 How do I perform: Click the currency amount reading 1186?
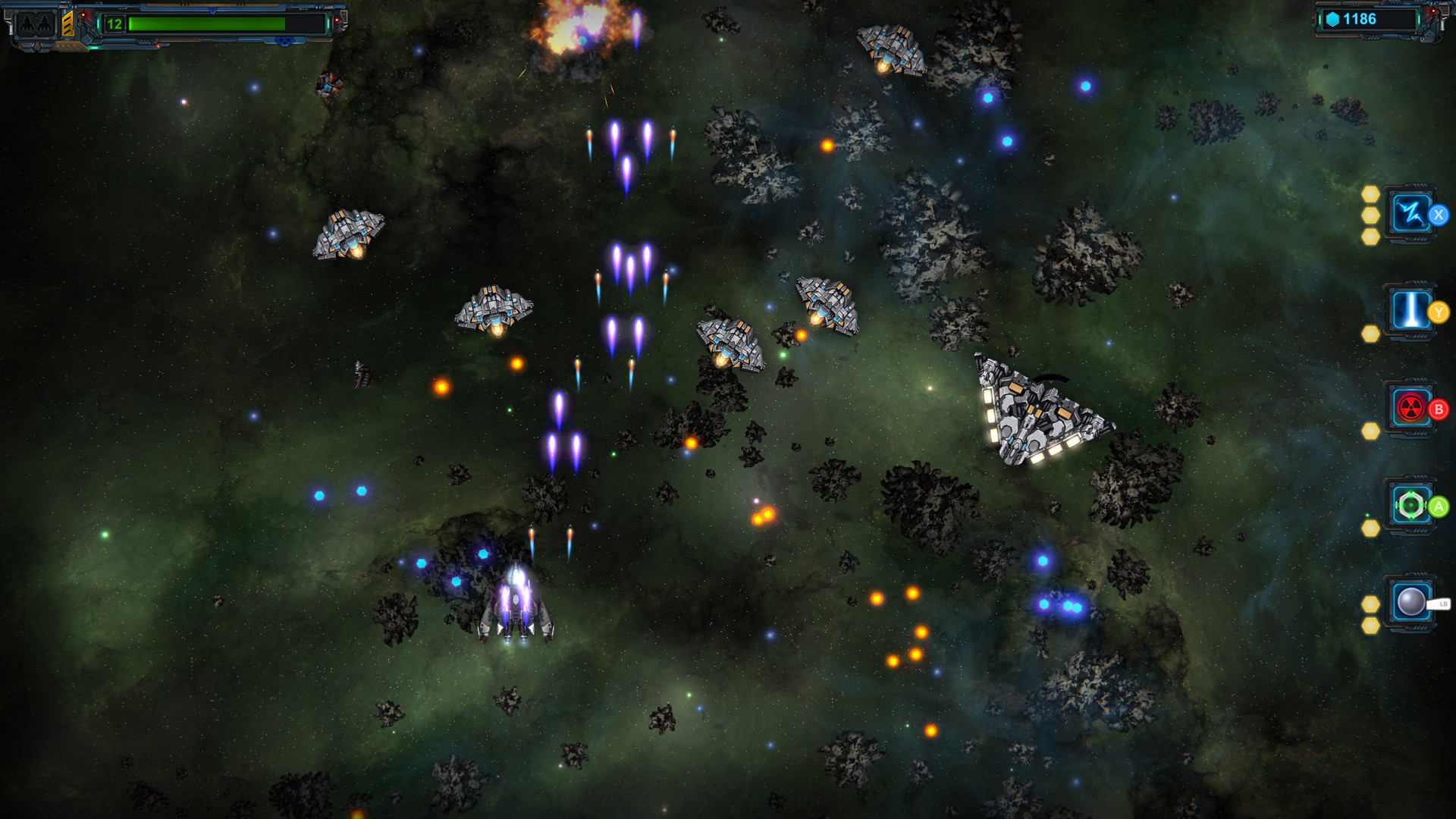point(1359,19)
